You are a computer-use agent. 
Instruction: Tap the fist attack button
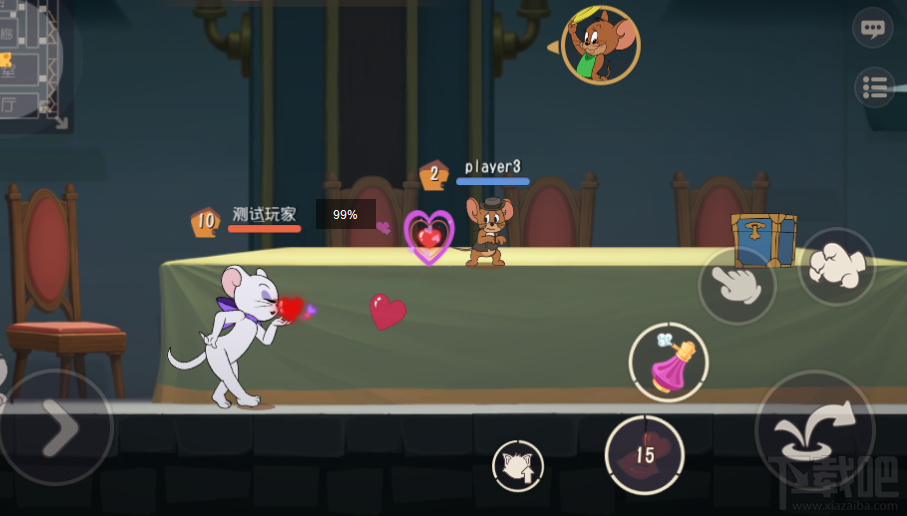pyautogui.click(x=836, y=266)
